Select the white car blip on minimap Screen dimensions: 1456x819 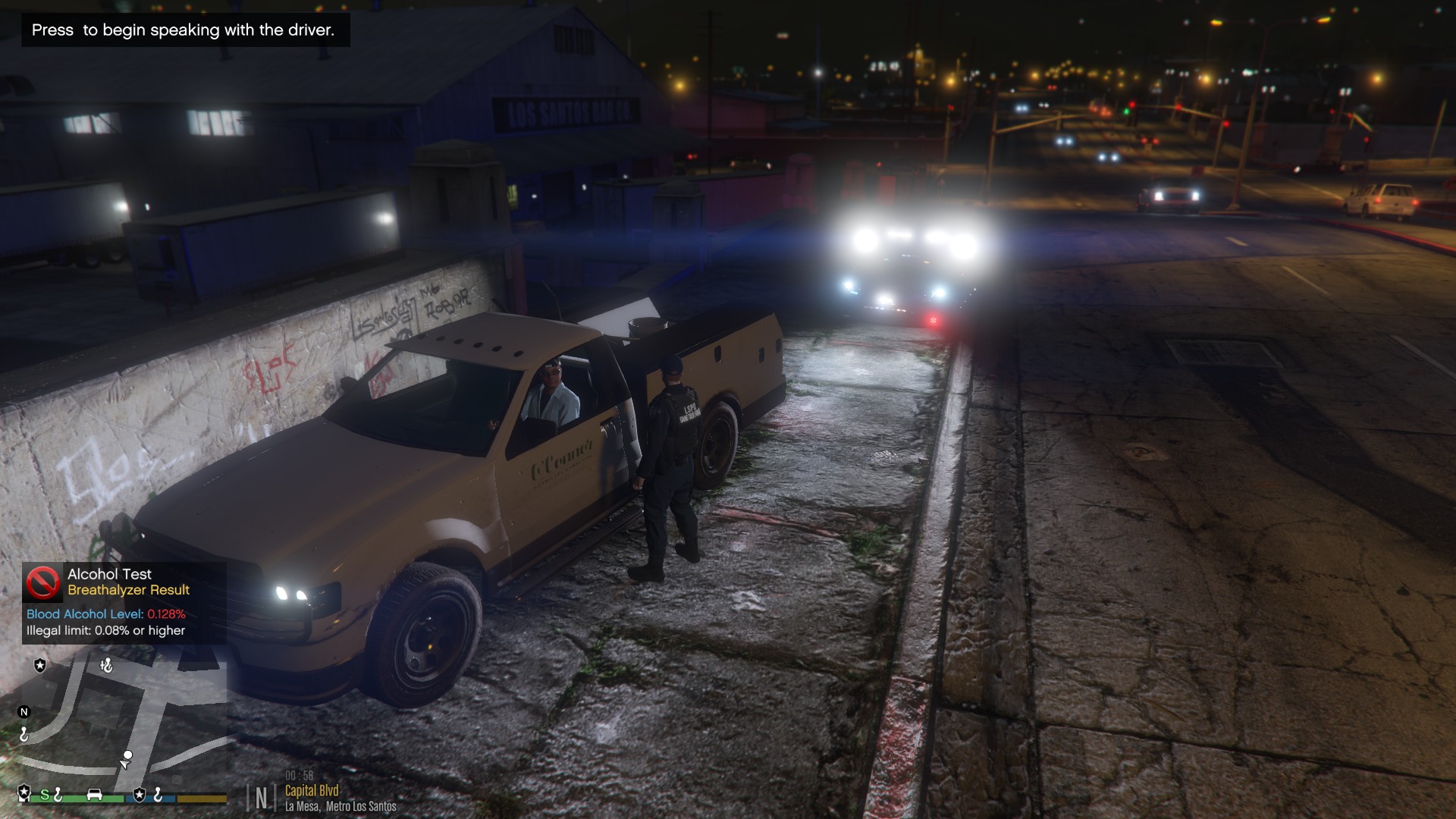click(x=95, y=795)
